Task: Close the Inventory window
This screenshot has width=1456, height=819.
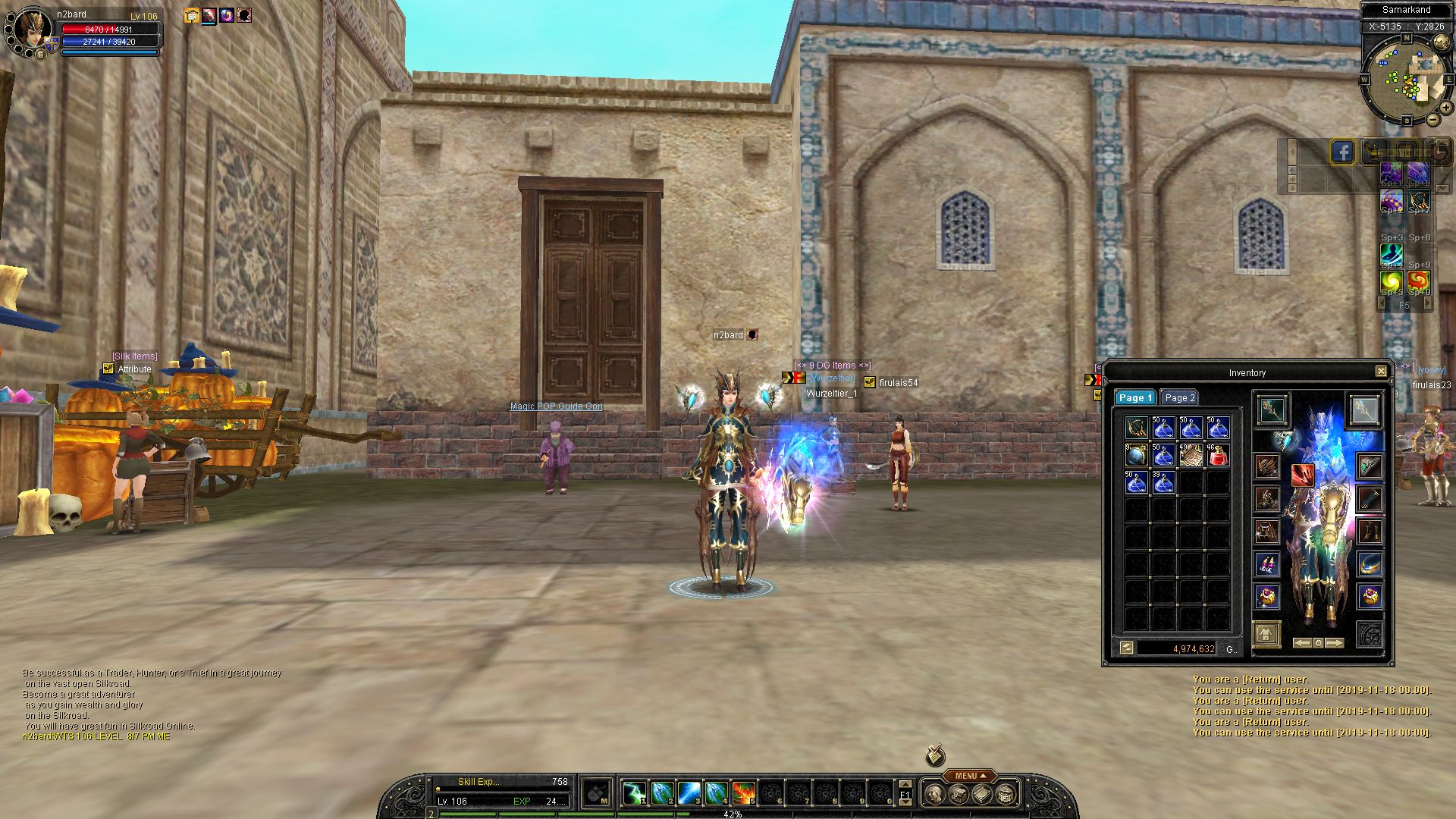Action: click(1381, 372)
